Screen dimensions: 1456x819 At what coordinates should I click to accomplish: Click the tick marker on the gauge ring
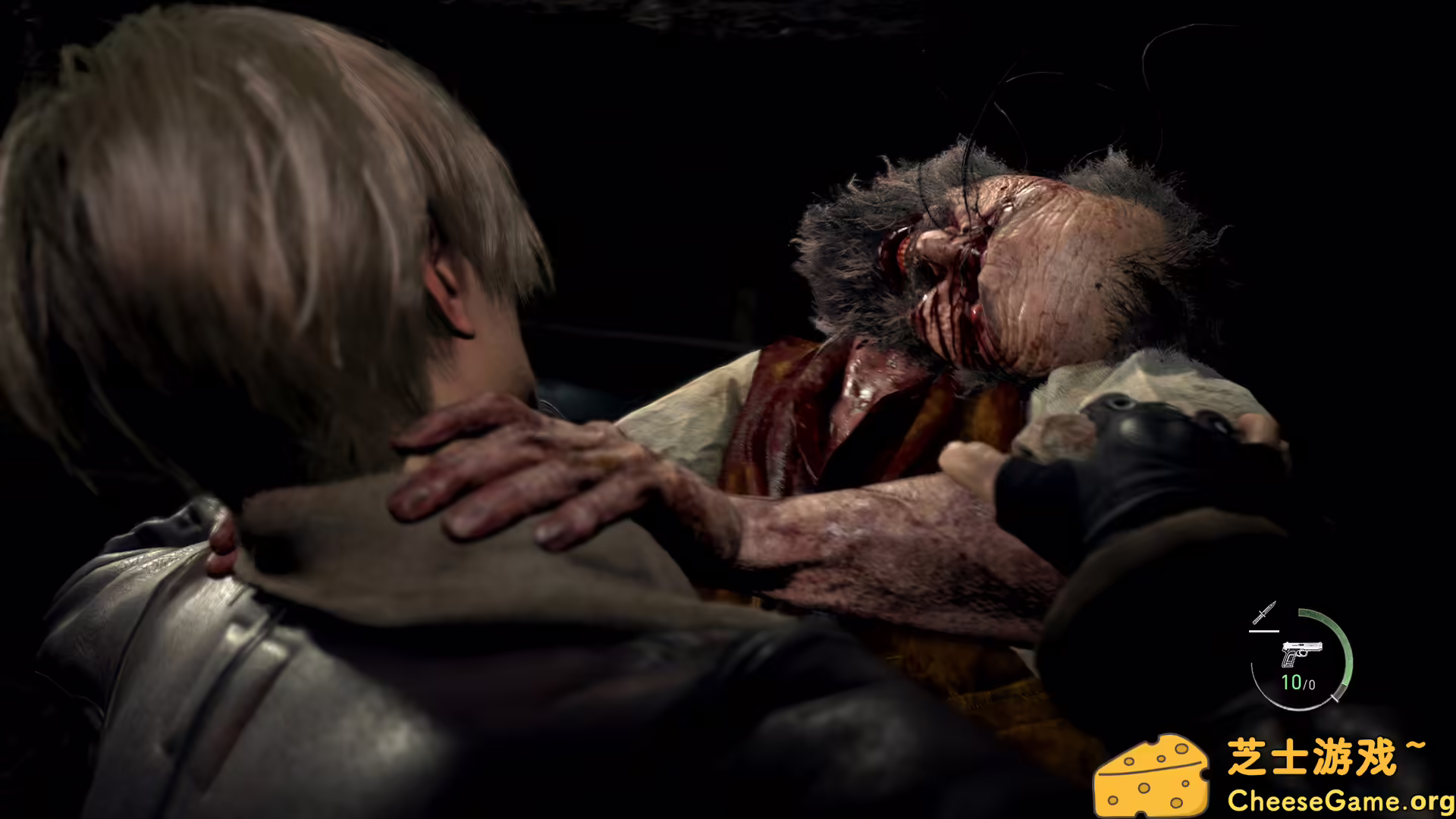[x=1335, y=698]
